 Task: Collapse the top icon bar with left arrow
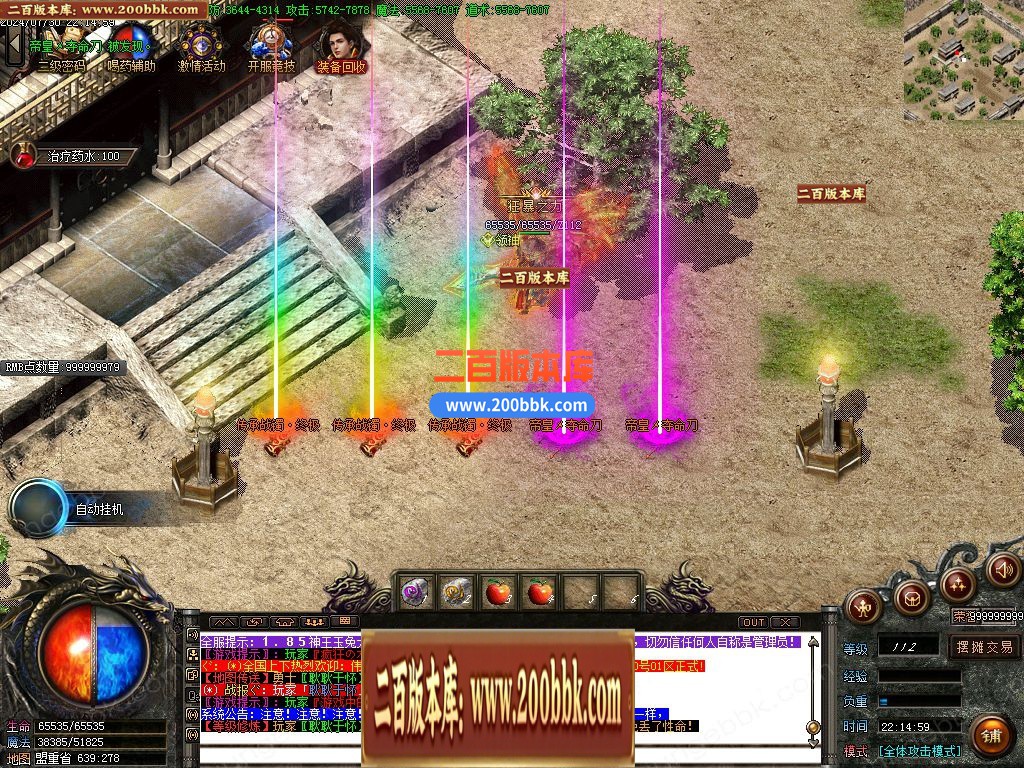tap(14, 44)
